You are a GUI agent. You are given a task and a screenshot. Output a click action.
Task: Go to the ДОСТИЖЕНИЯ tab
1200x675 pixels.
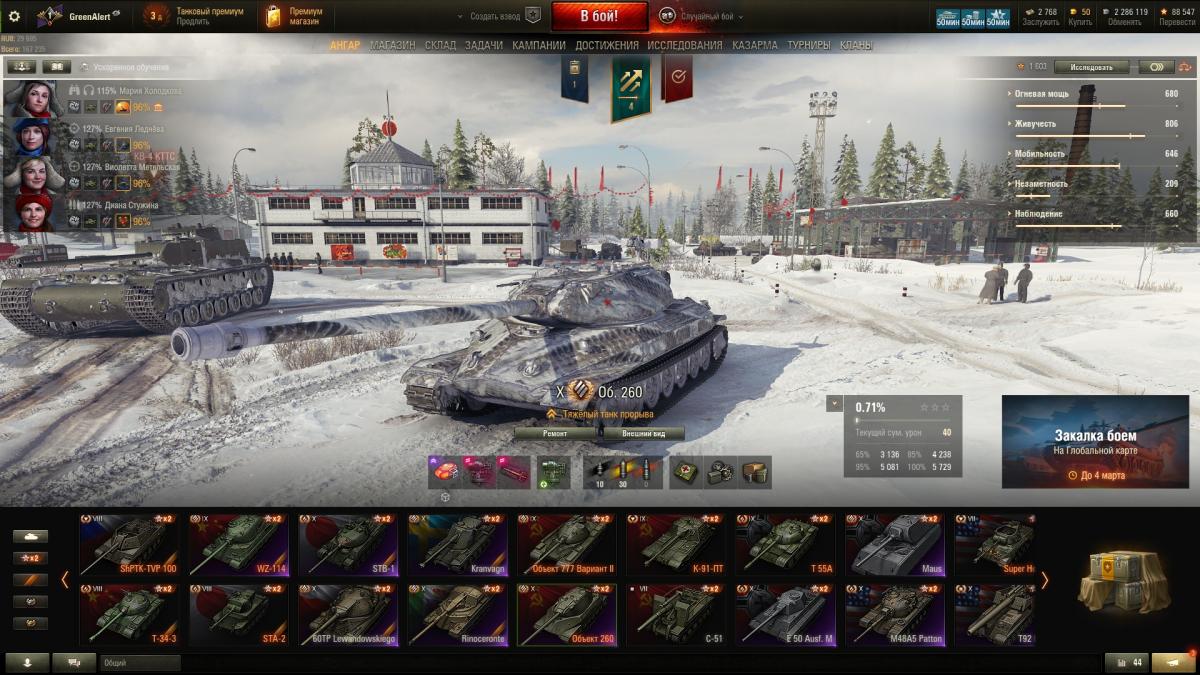tap(606, 45)
